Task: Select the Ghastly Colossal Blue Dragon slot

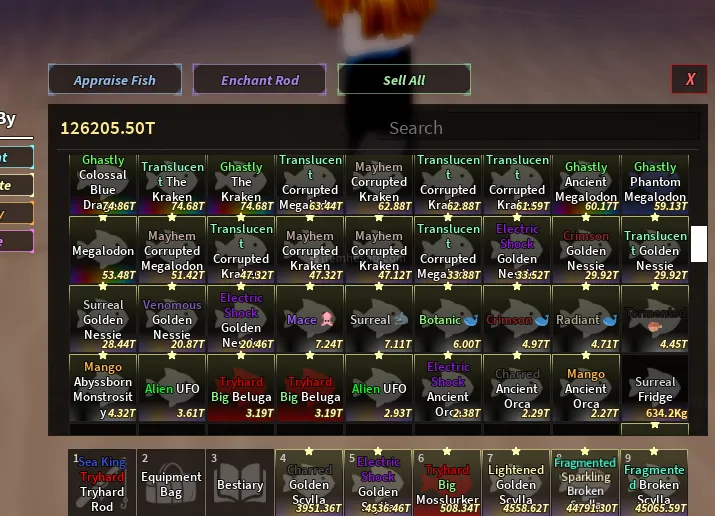Action: tap(103, 184)
